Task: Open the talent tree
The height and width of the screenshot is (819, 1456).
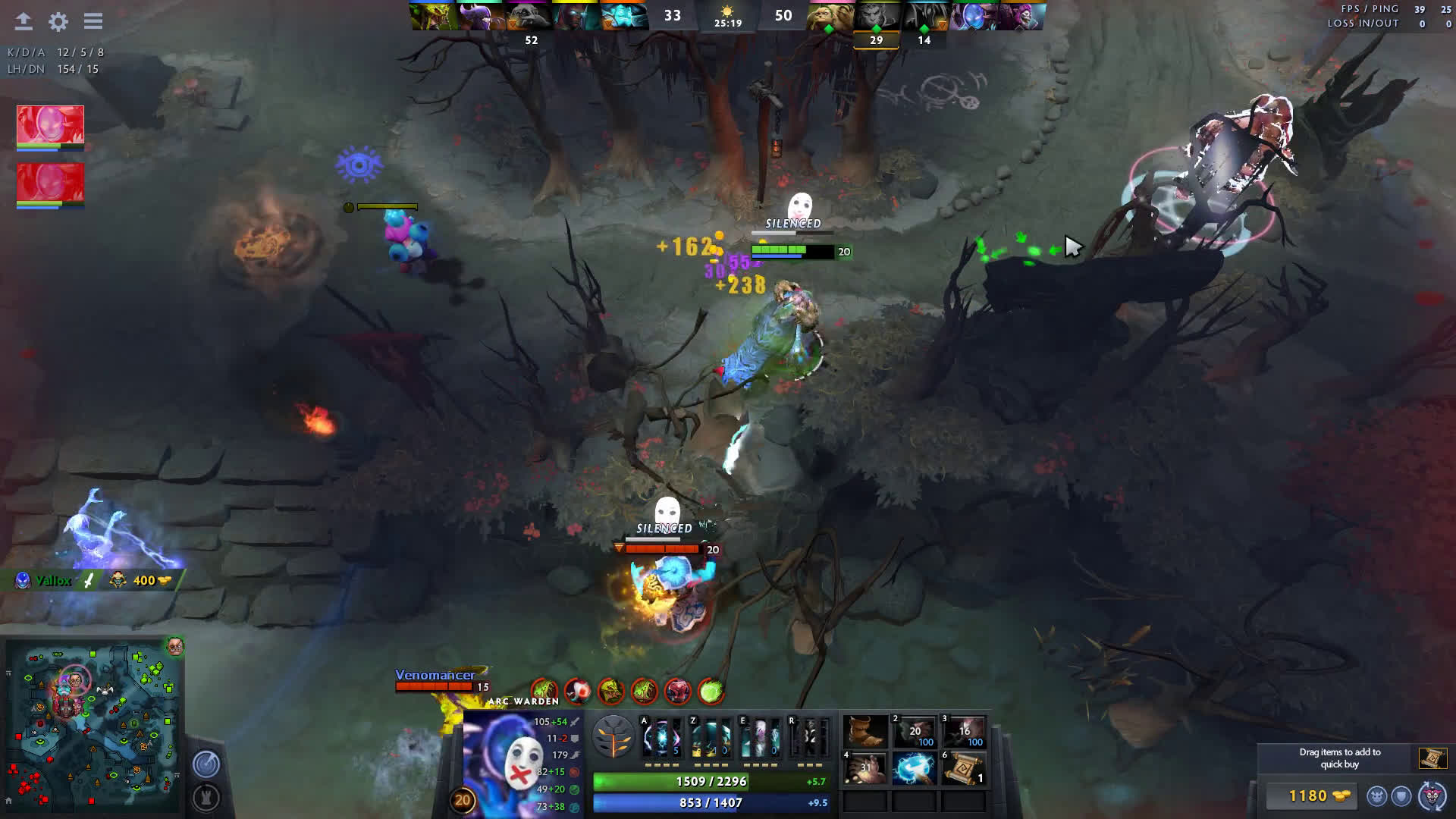Action: point(613,736)
